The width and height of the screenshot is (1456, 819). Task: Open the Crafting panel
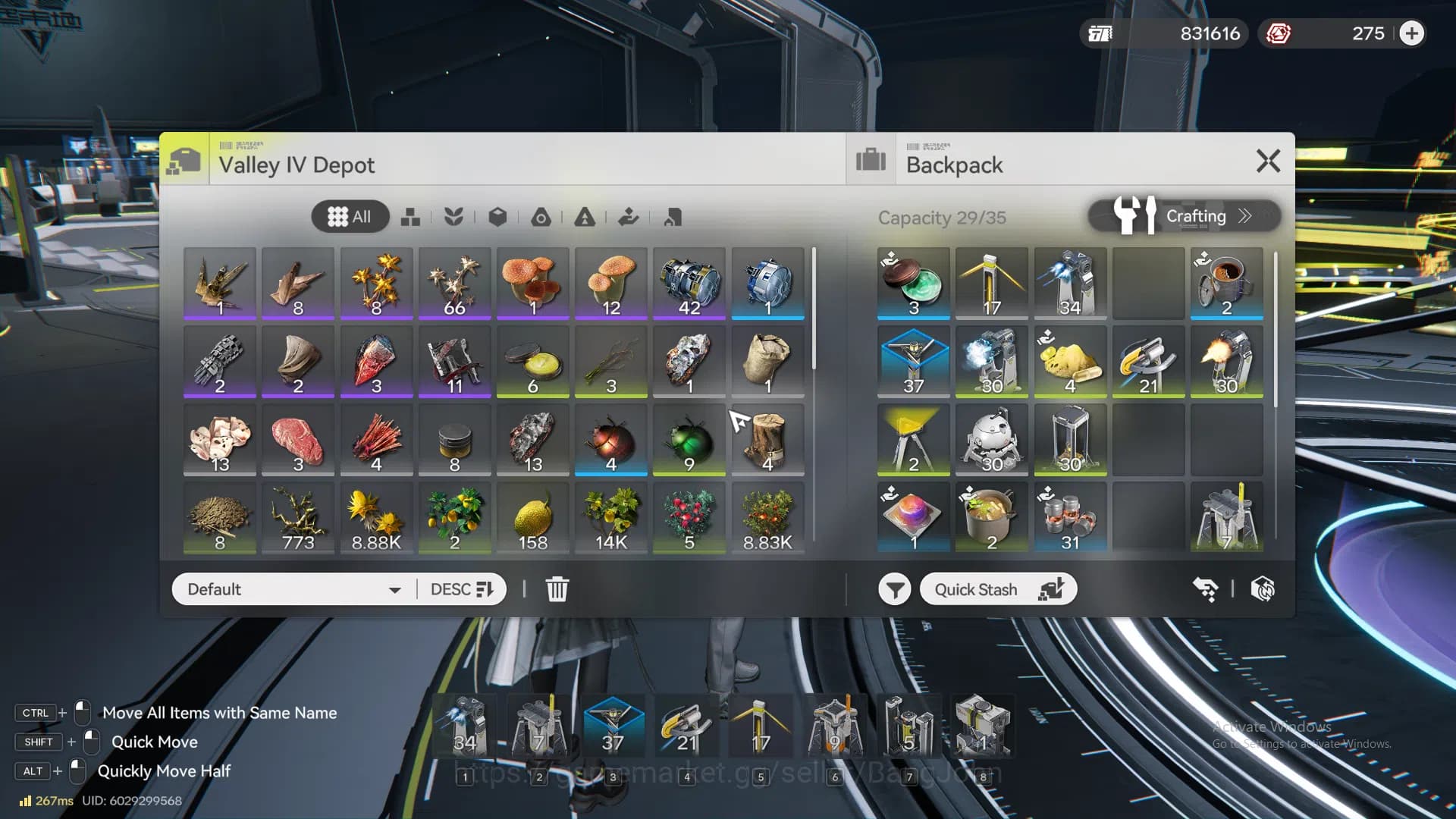(x=1184, y=216)
